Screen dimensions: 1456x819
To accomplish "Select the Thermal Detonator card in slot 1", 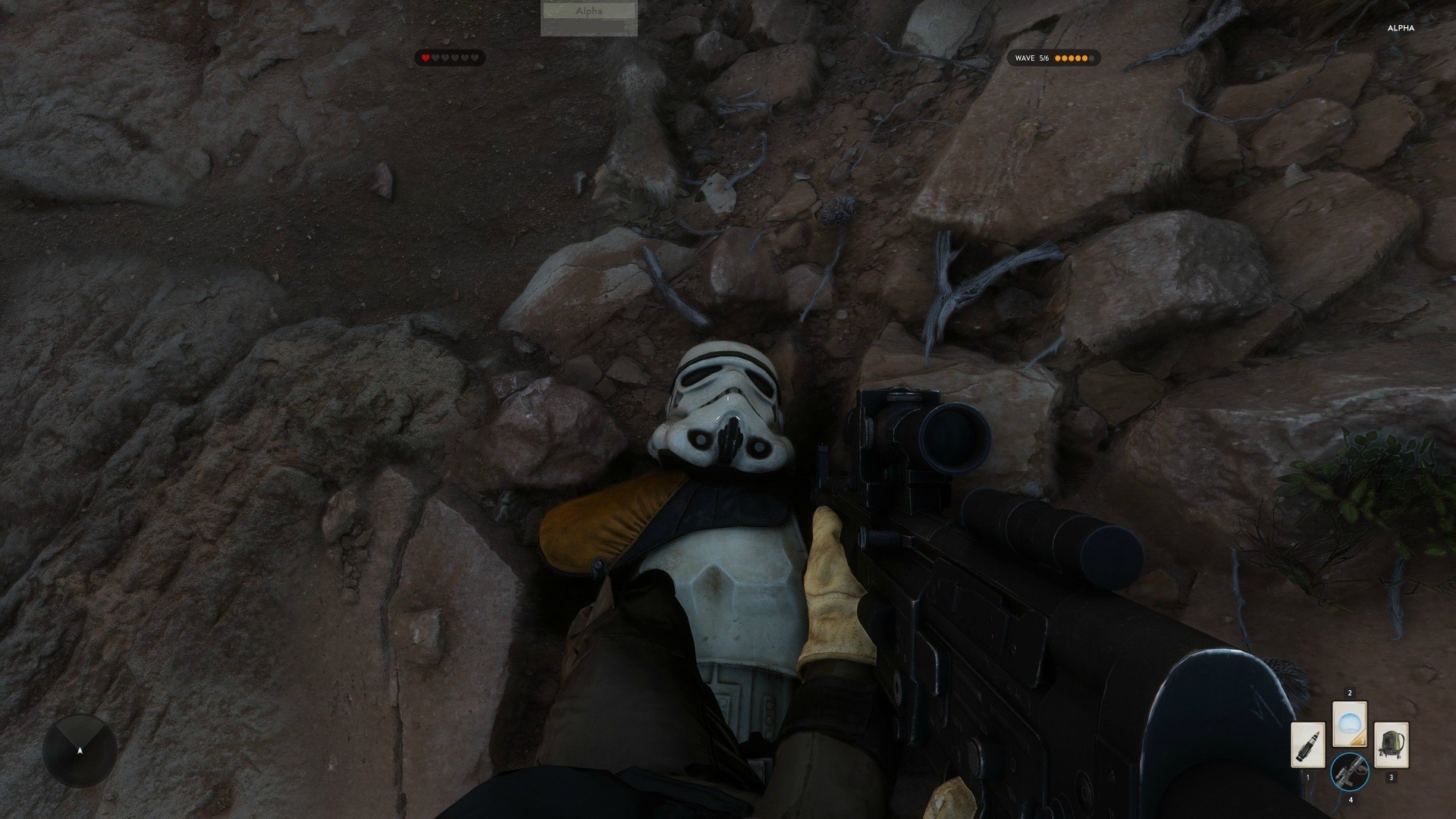I will pyautogui.click(x=1308, y=745).
